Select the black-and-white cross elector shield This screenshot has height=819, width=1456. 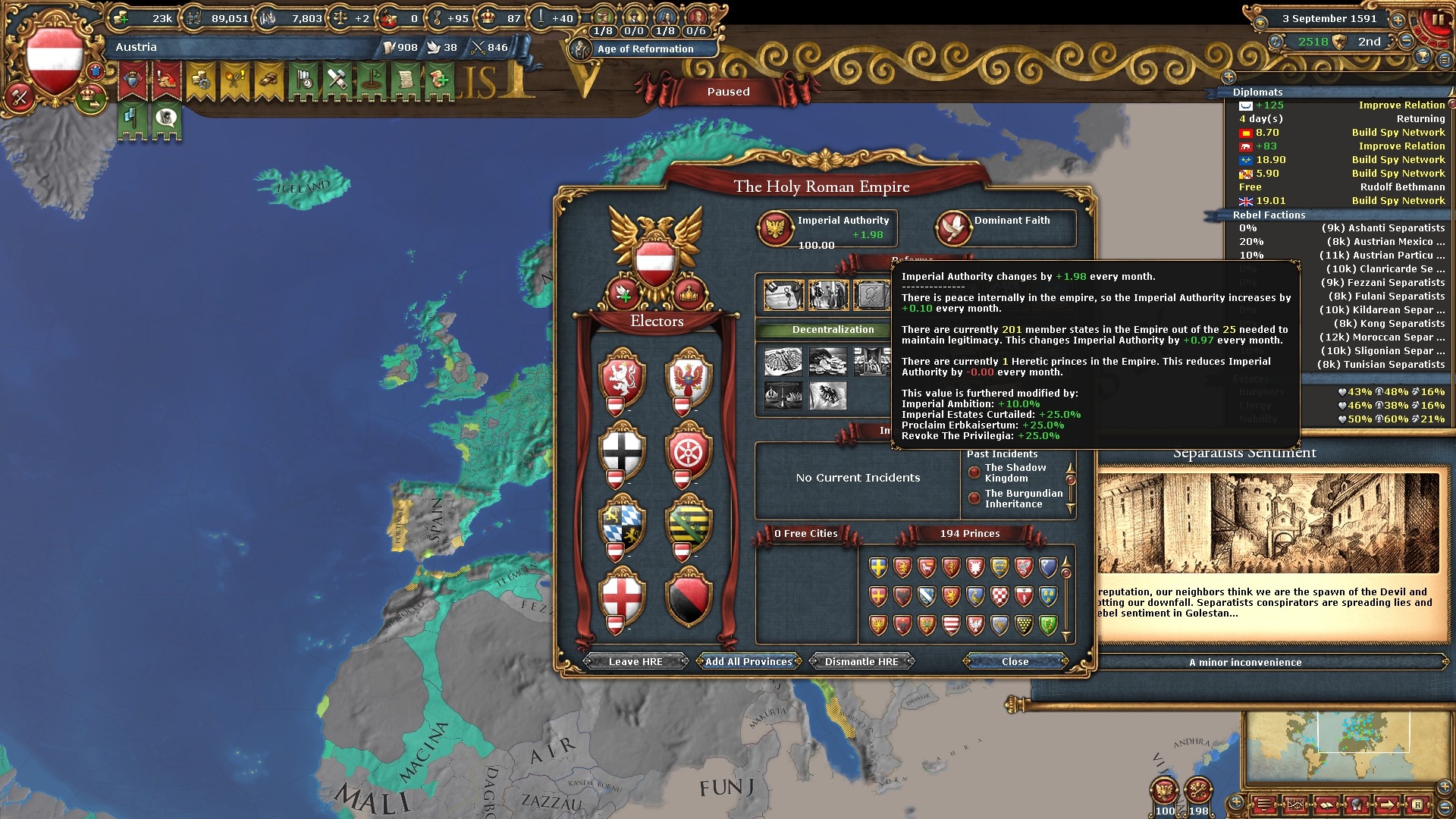tap(622, 450)
